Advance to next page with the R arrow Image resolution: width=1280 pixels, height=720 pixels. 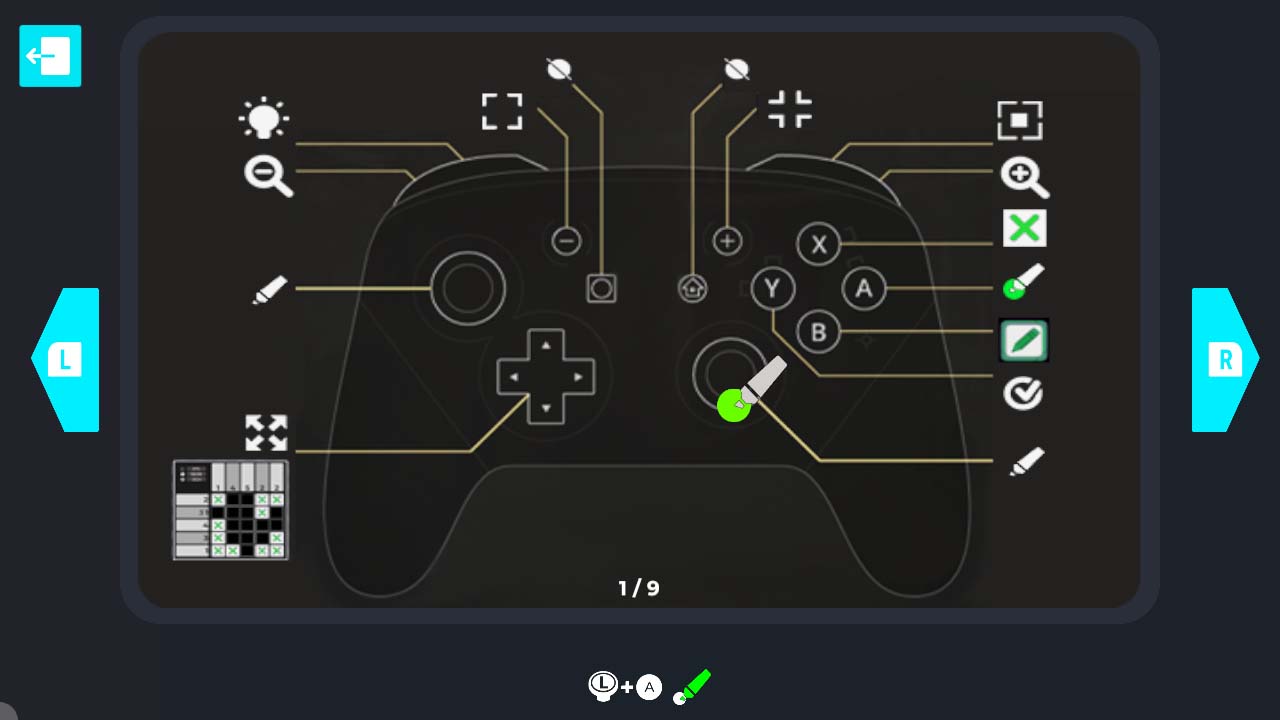point(1222,360)
